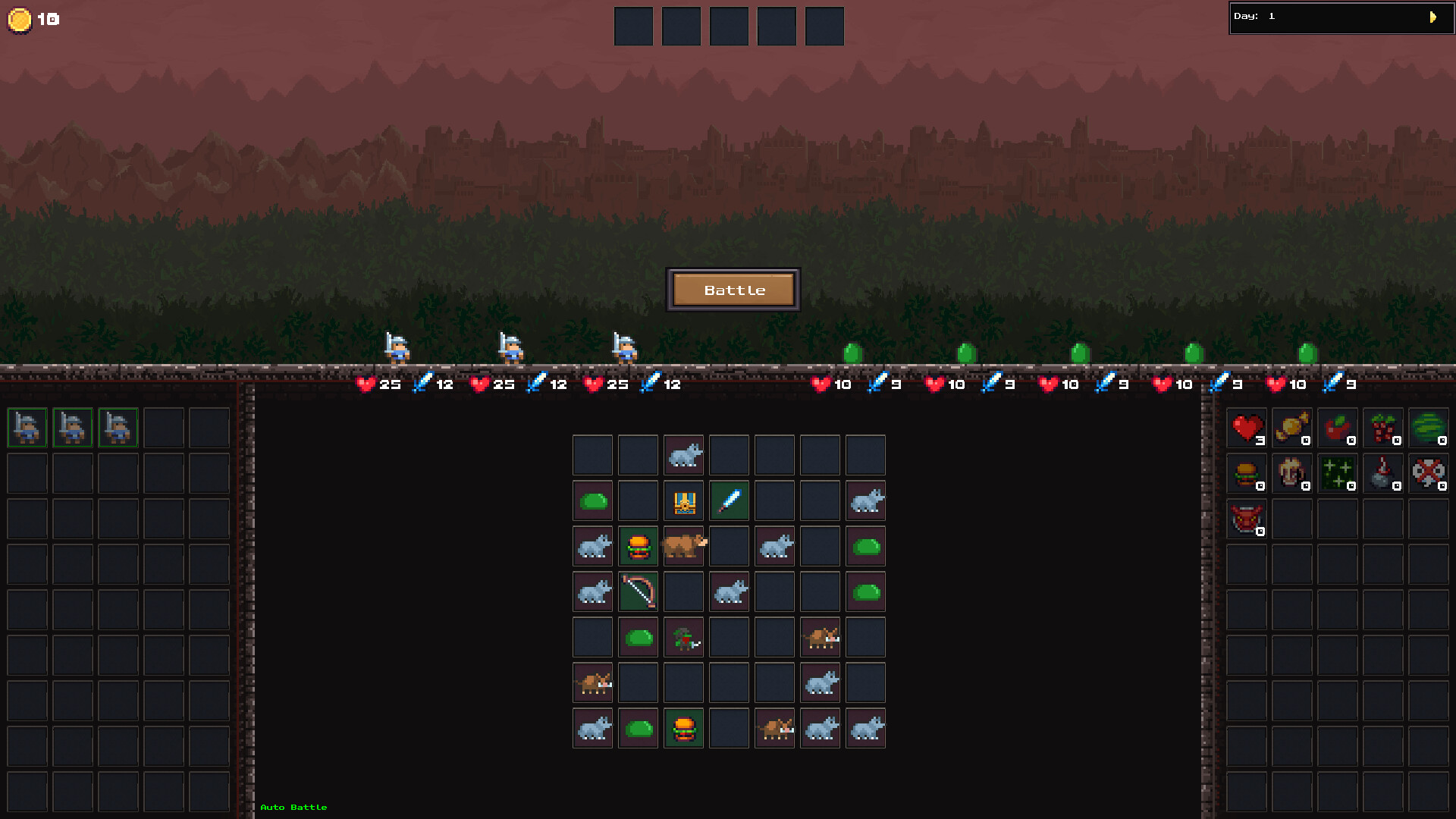Click the demon helmet item slot
Image resolution: width=1456 pixels, height=819 pixels.
point(1246,519)
